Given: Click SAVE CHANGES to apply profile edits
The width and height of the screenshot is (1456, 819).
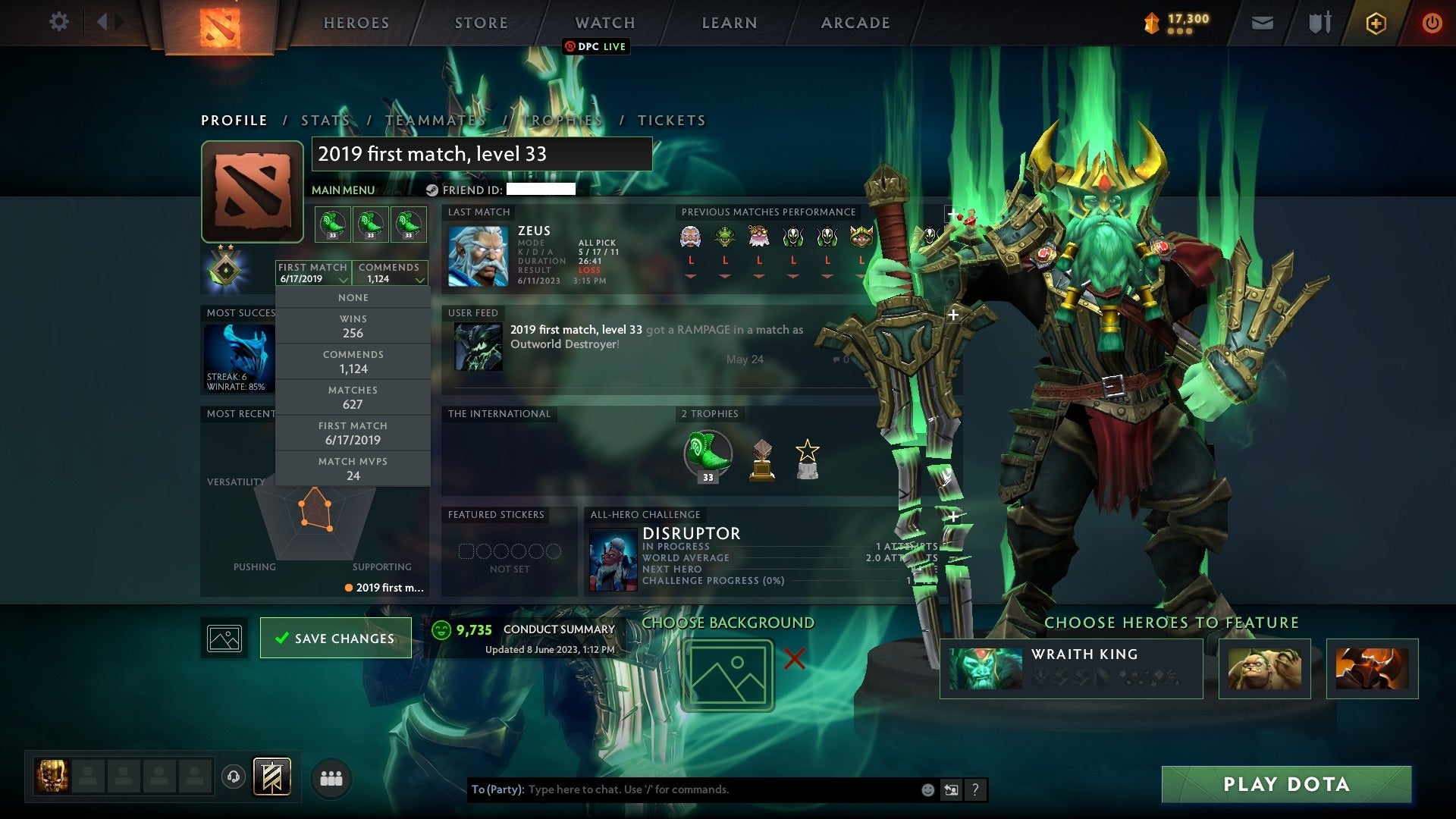Looking at the screenshot, I should (x=336, y=638).
